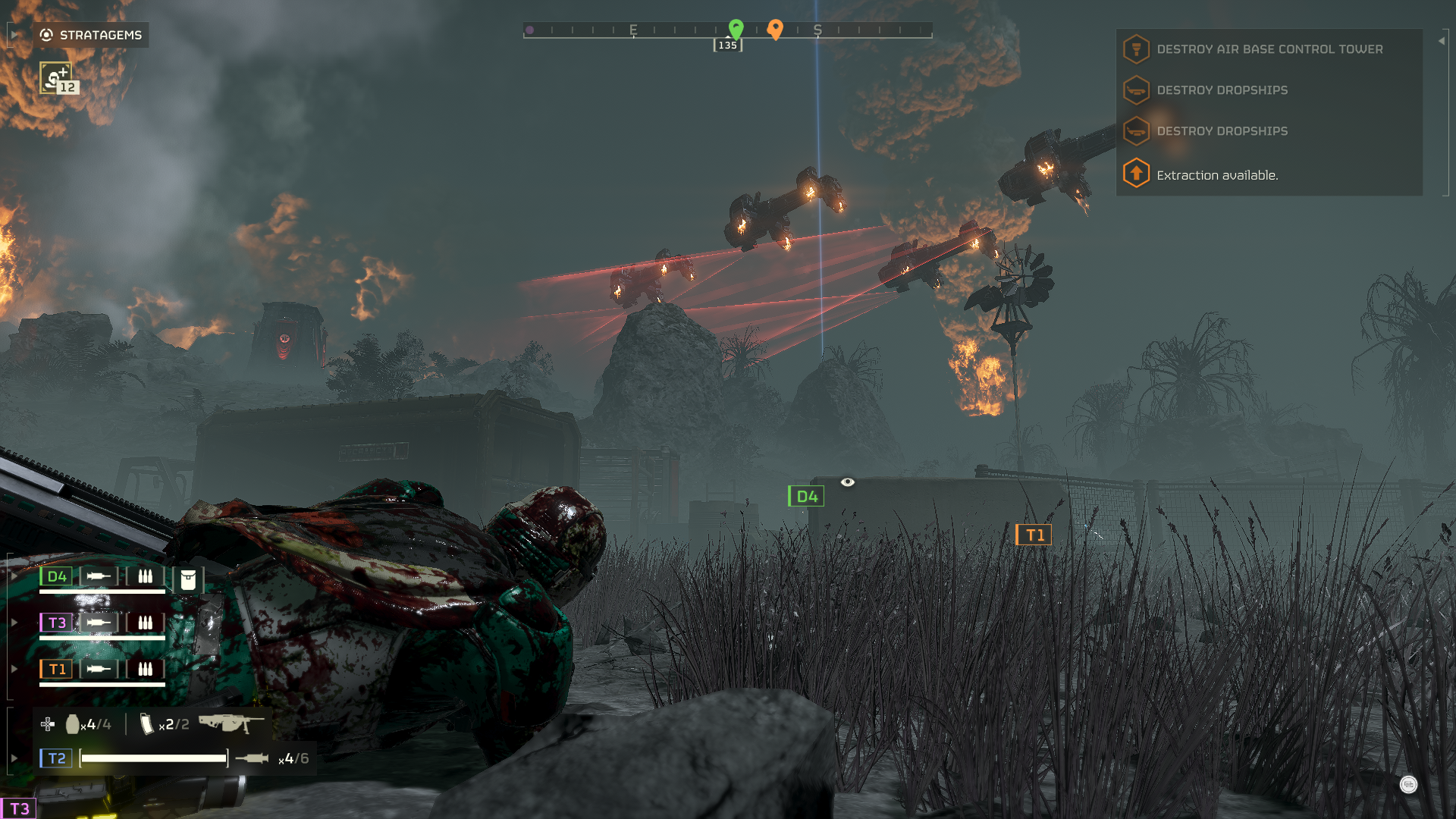The height and width of the screenshot is (819, 1456).
Task: Select Destroy Air Base Control Tower objective
Action: coord(1269,49)
